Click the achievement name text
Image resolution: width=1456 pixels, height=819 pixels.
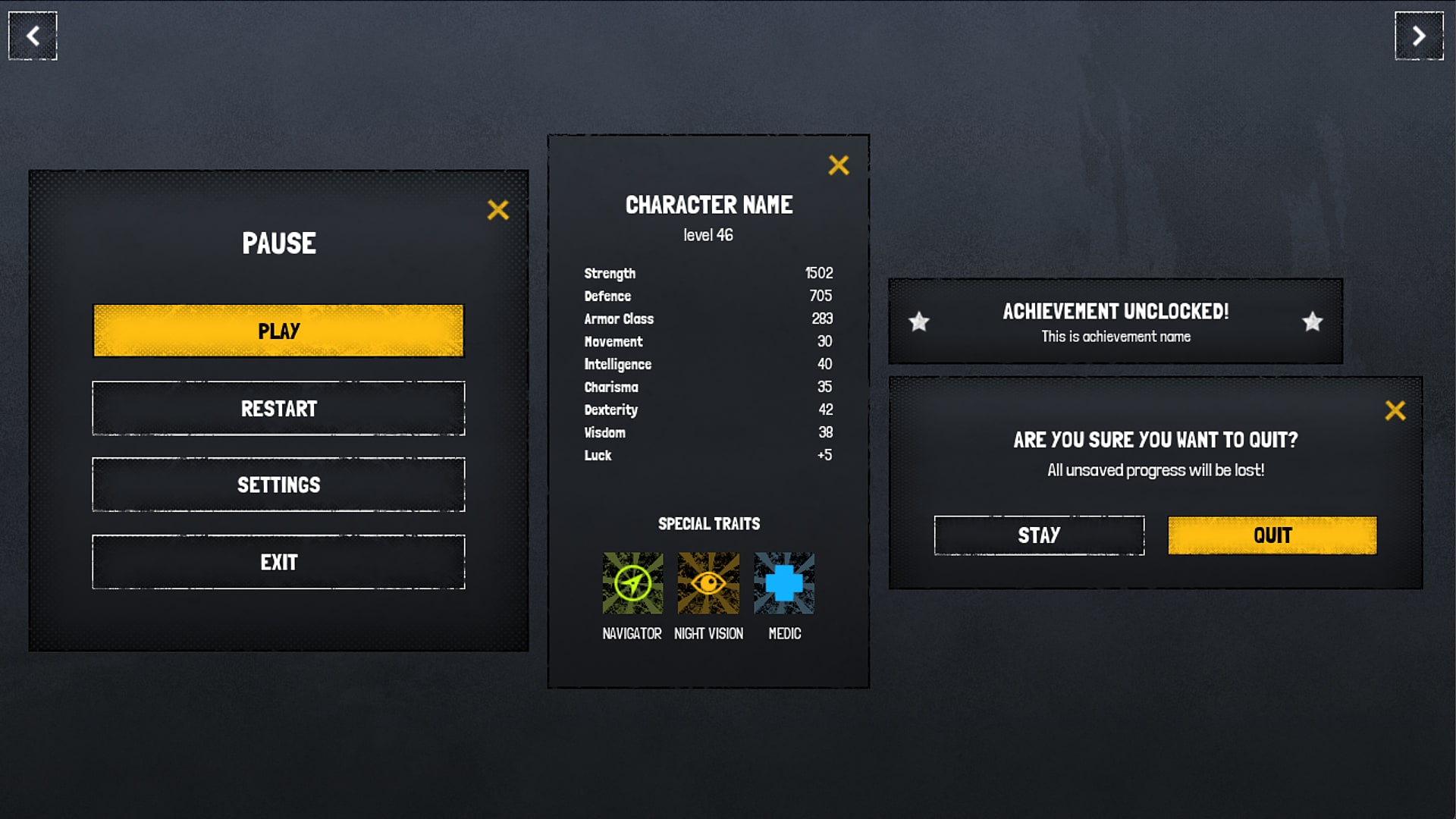(x=1116, y=337)
